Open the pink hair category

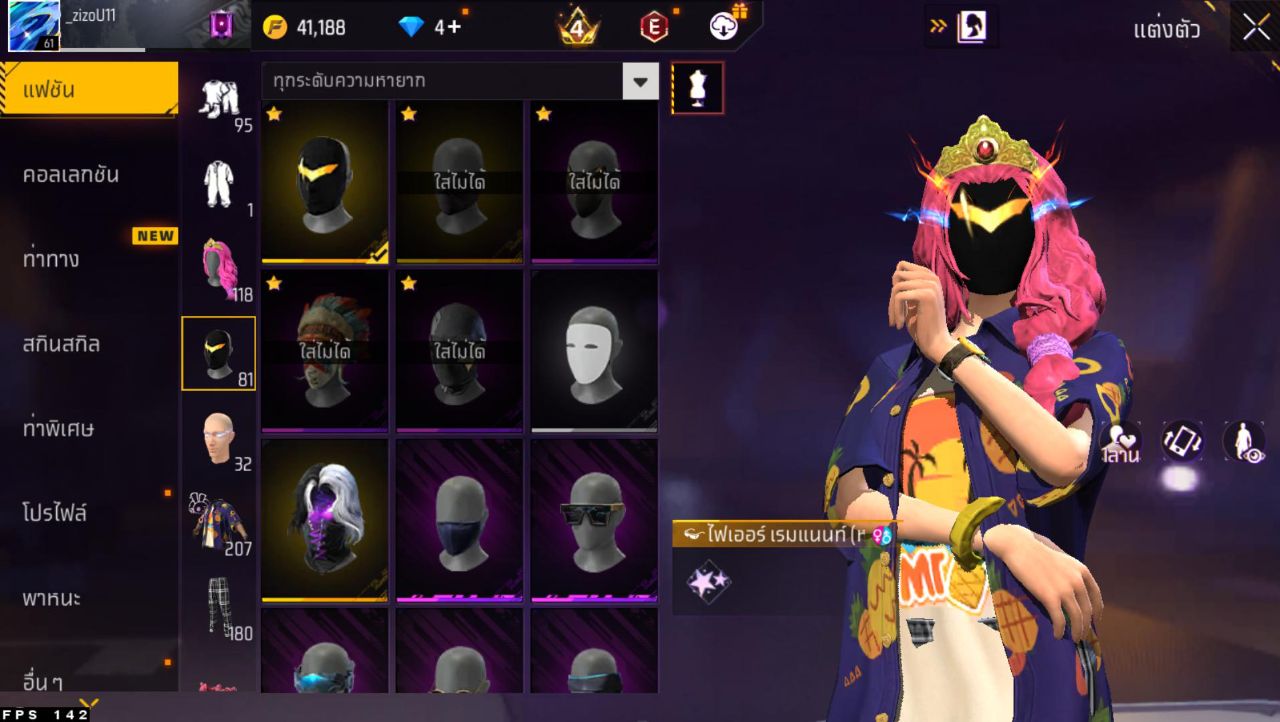coord(218,268)
